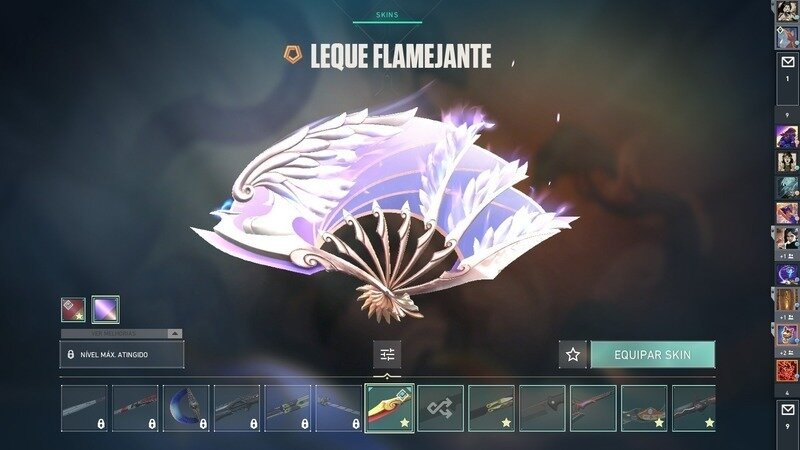Select the red and gold fan skin thumbnail
The width and height of the screenshot is (800, 450).
[x=389, y=408]
